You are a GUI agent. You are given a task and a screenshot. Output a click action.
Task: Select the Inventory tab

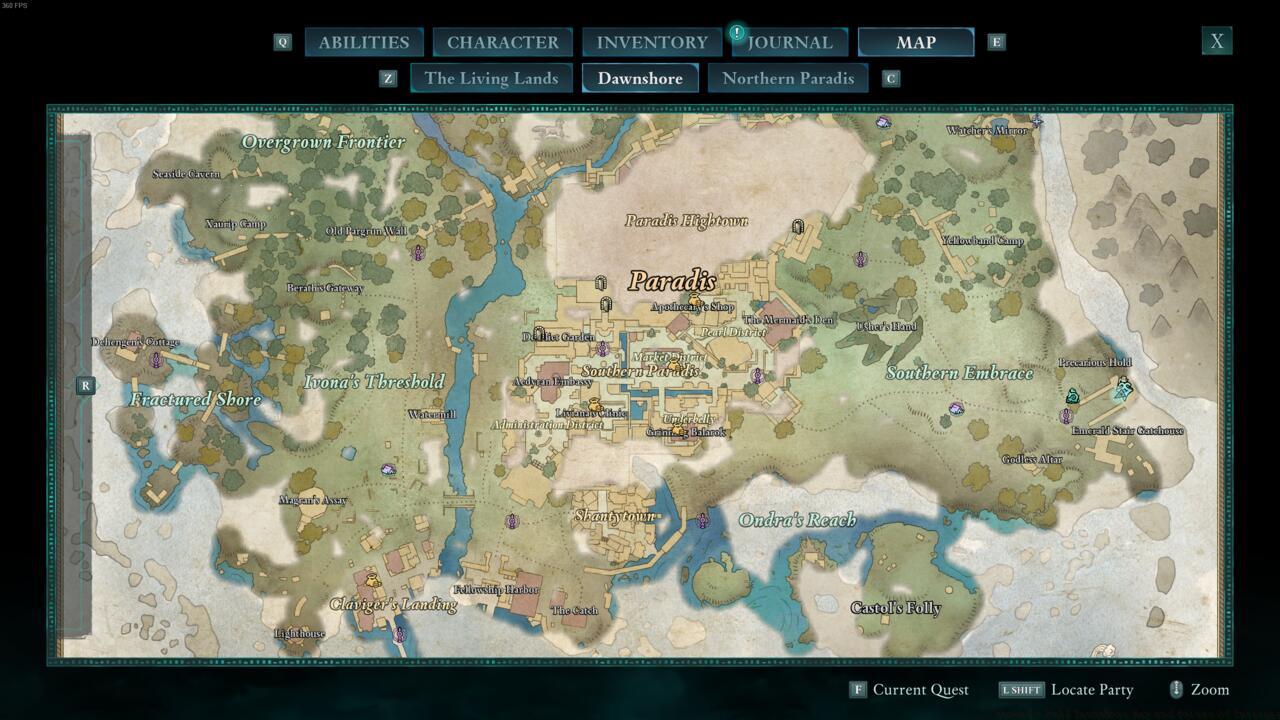pyautogui.click(x=651, y=42)
